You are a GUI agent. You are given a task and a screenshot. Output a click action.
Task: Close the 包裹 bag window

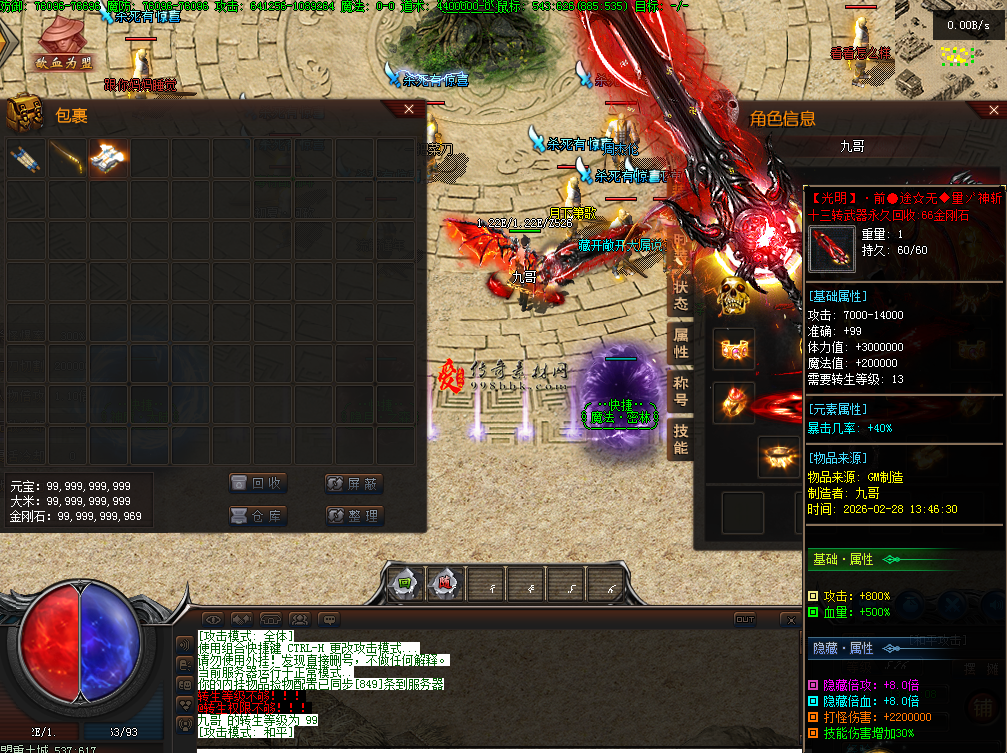pos(408,109)
